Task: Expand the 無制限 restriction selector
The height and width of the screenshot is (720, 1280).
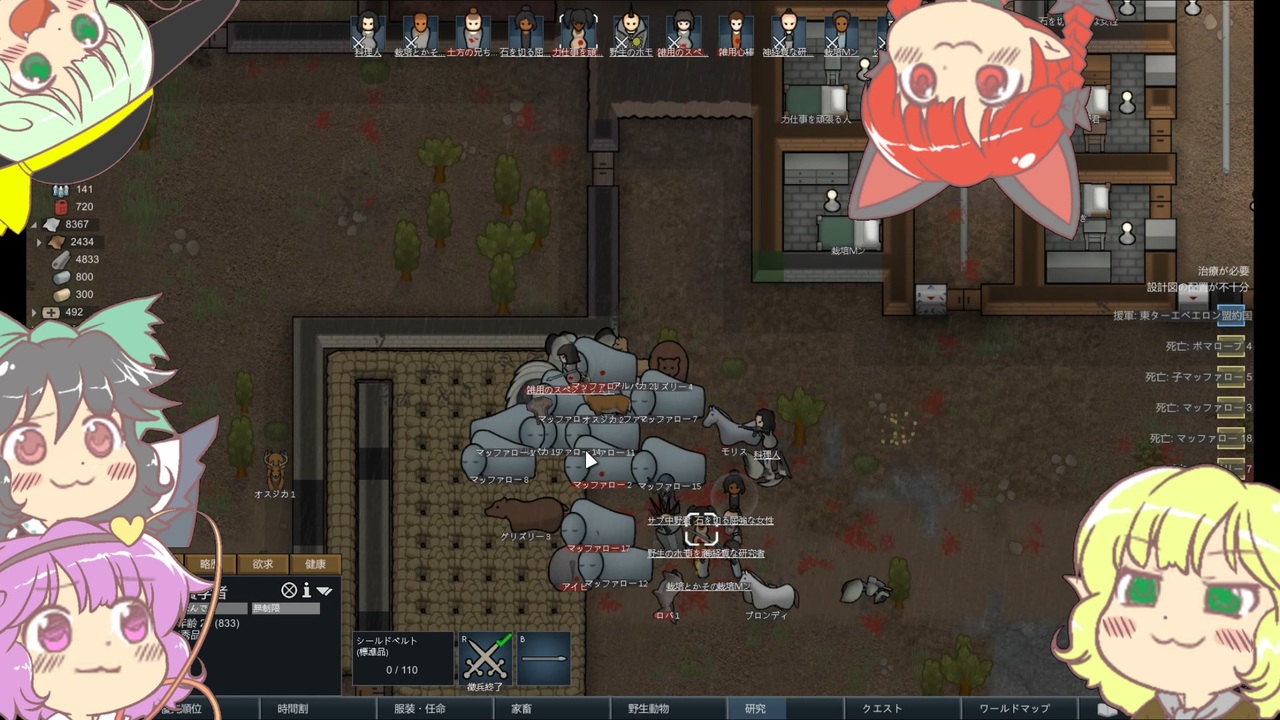Action: 286,609
